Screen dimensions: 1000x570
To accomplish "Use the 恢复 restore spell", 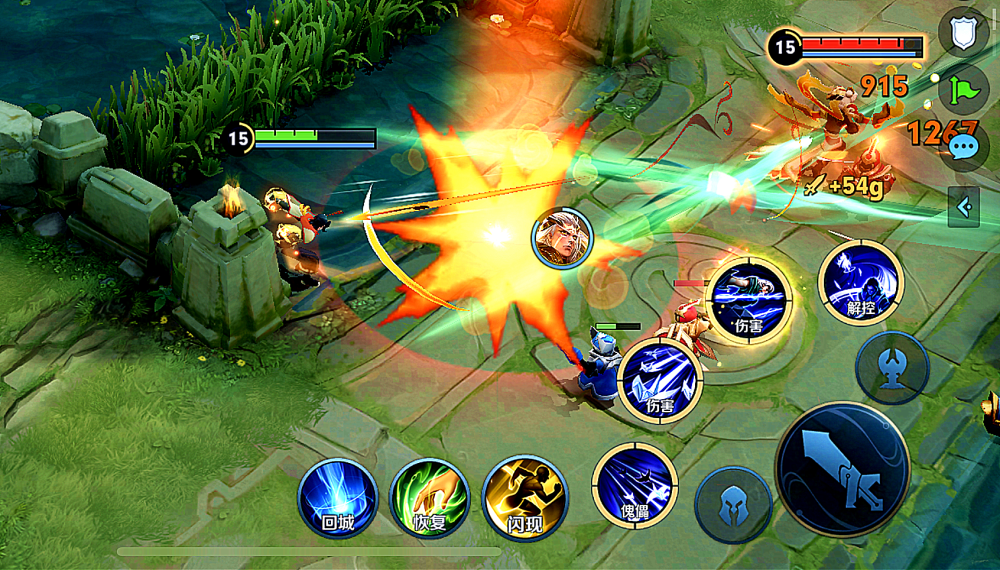I will 430,497.
